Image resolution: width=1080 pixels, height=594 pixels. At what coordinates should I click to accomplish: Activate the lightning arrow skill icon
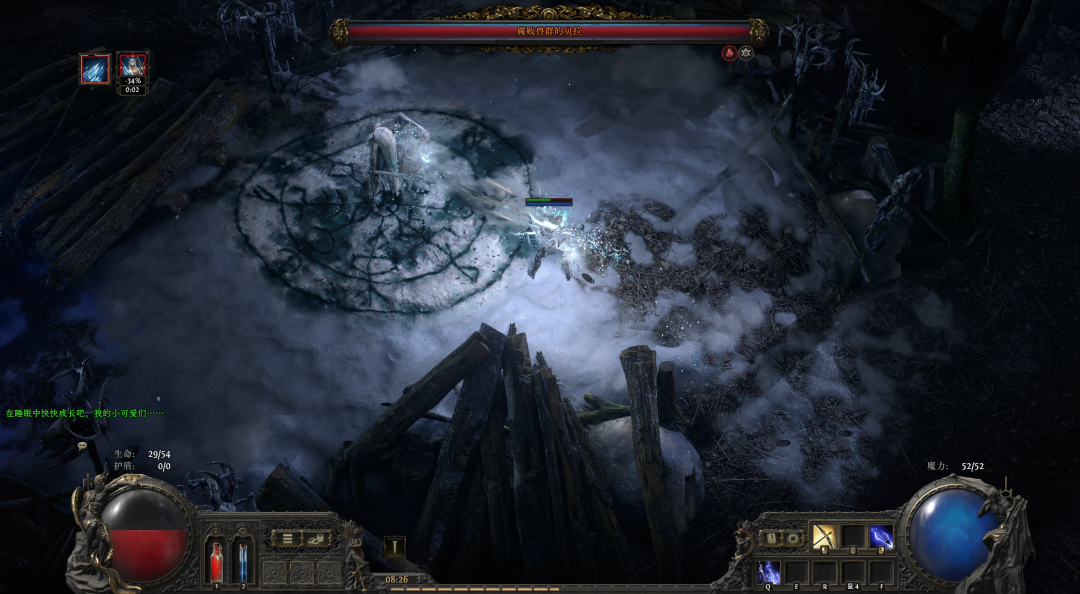pos(880,537)
